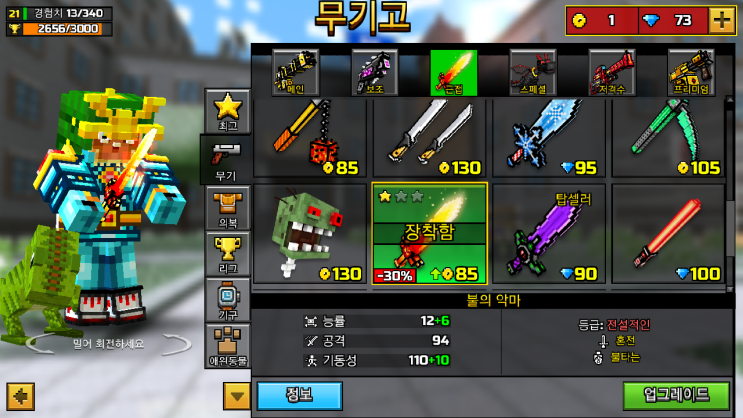
Task: Choose the green scythe costing 105 coins
Action: [x=668, y=139]
